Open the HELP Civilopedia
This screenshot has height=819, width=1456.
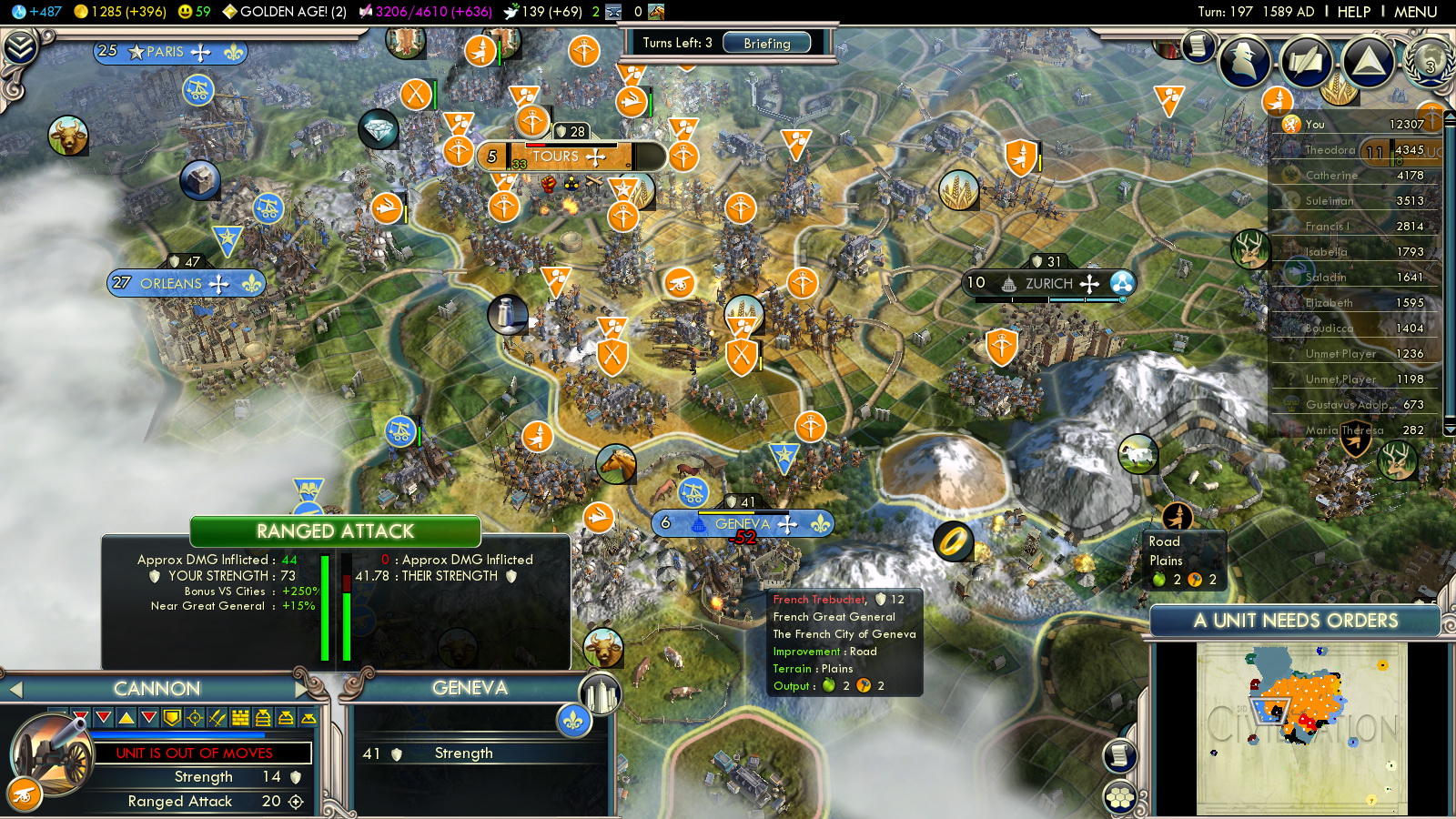1353,12
